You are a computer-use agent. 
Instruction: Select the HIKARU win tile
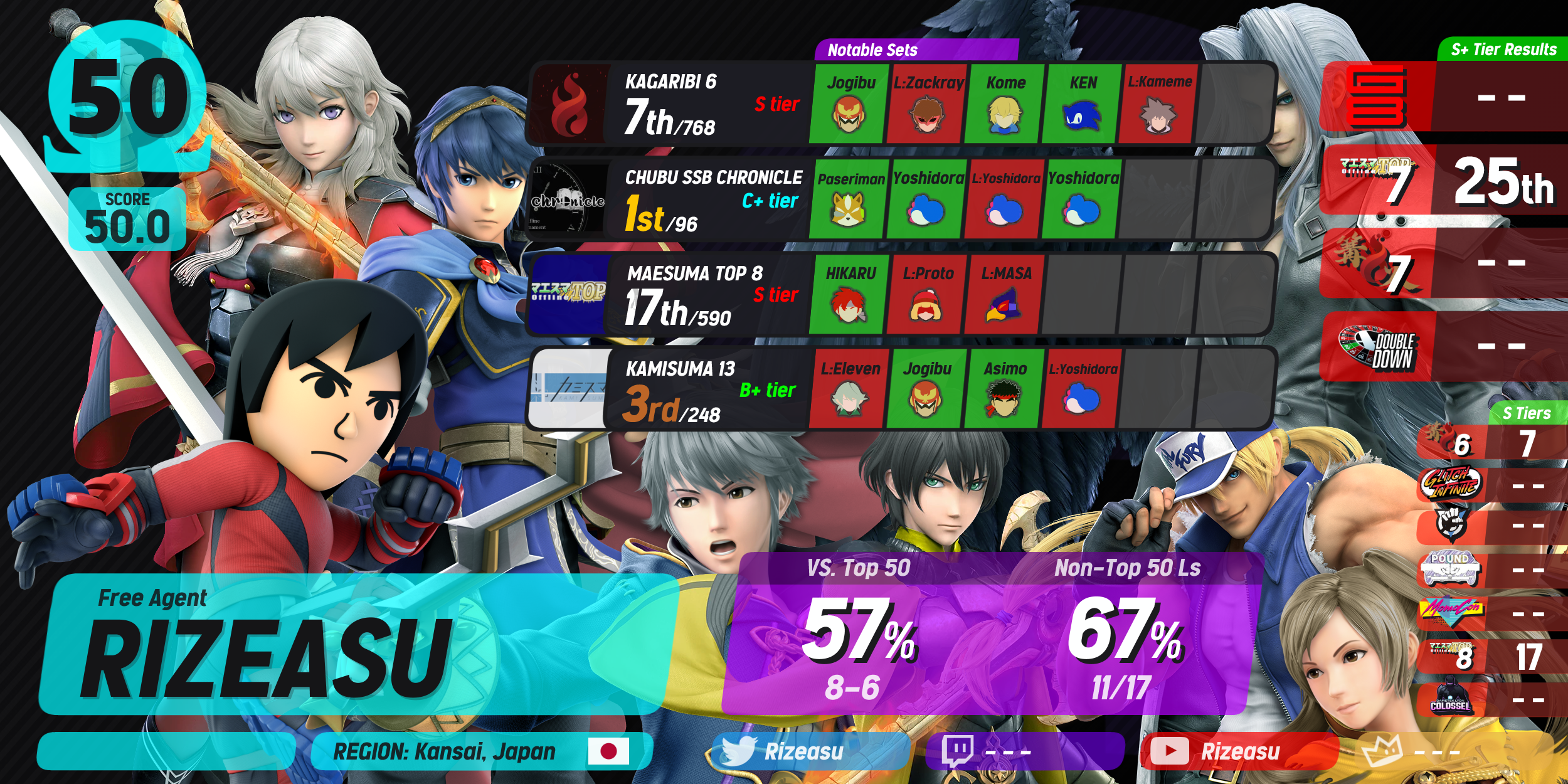tap(850, 295)
